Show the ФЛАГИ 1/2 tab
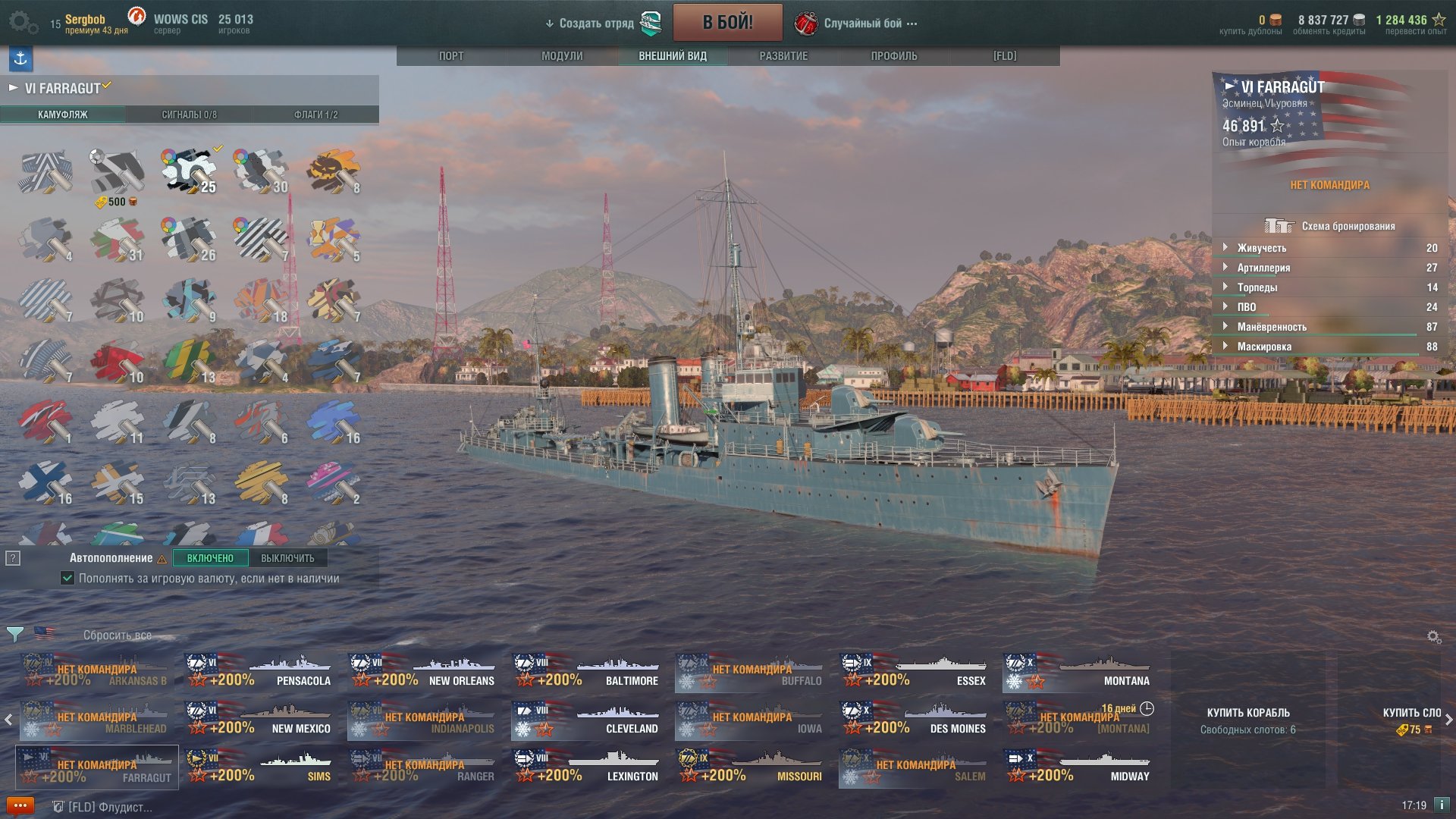1456x819 pixels. [315, 115]
